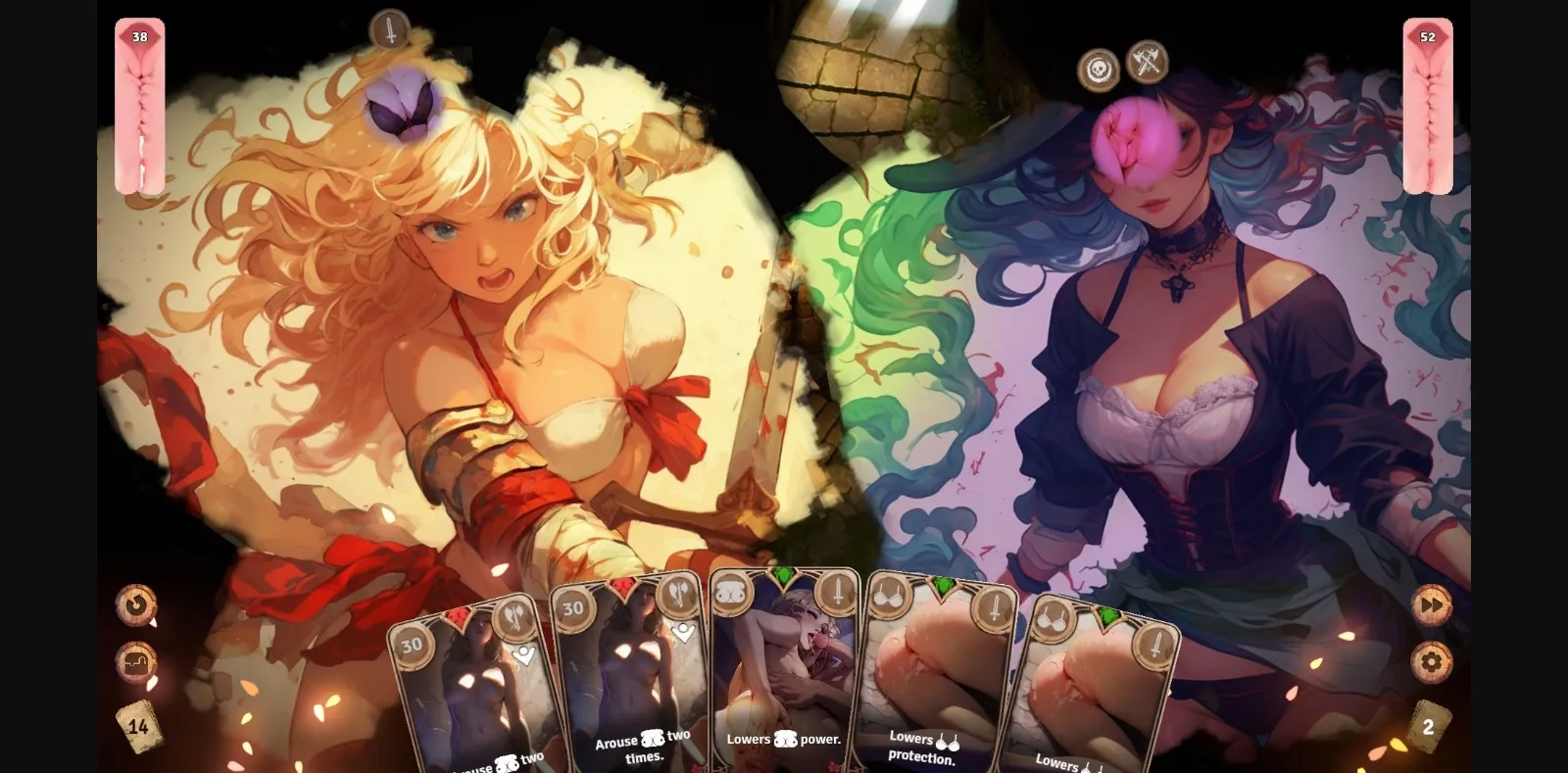The height and width of the screenshot is (773, 1568).
Task: Expand the discard pile showing 2 cards
Action: coord(1429,726)
